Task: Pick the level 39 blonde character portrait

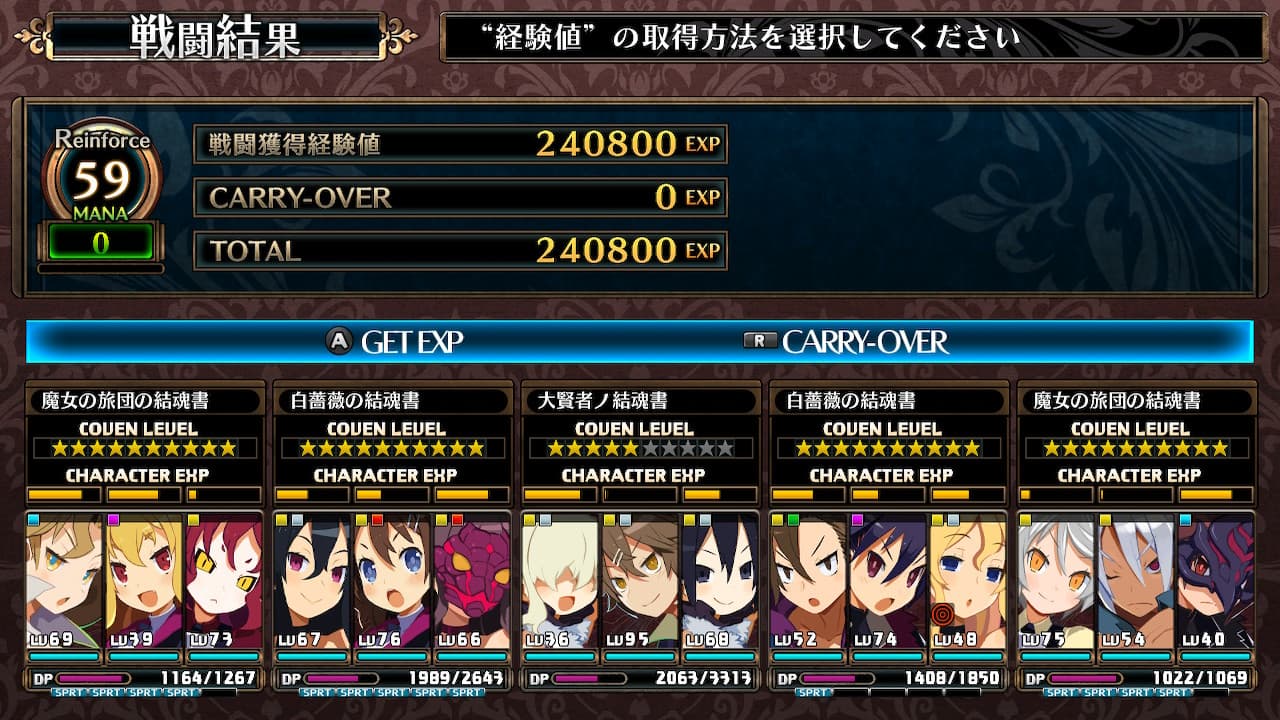Action: [144, 580]
